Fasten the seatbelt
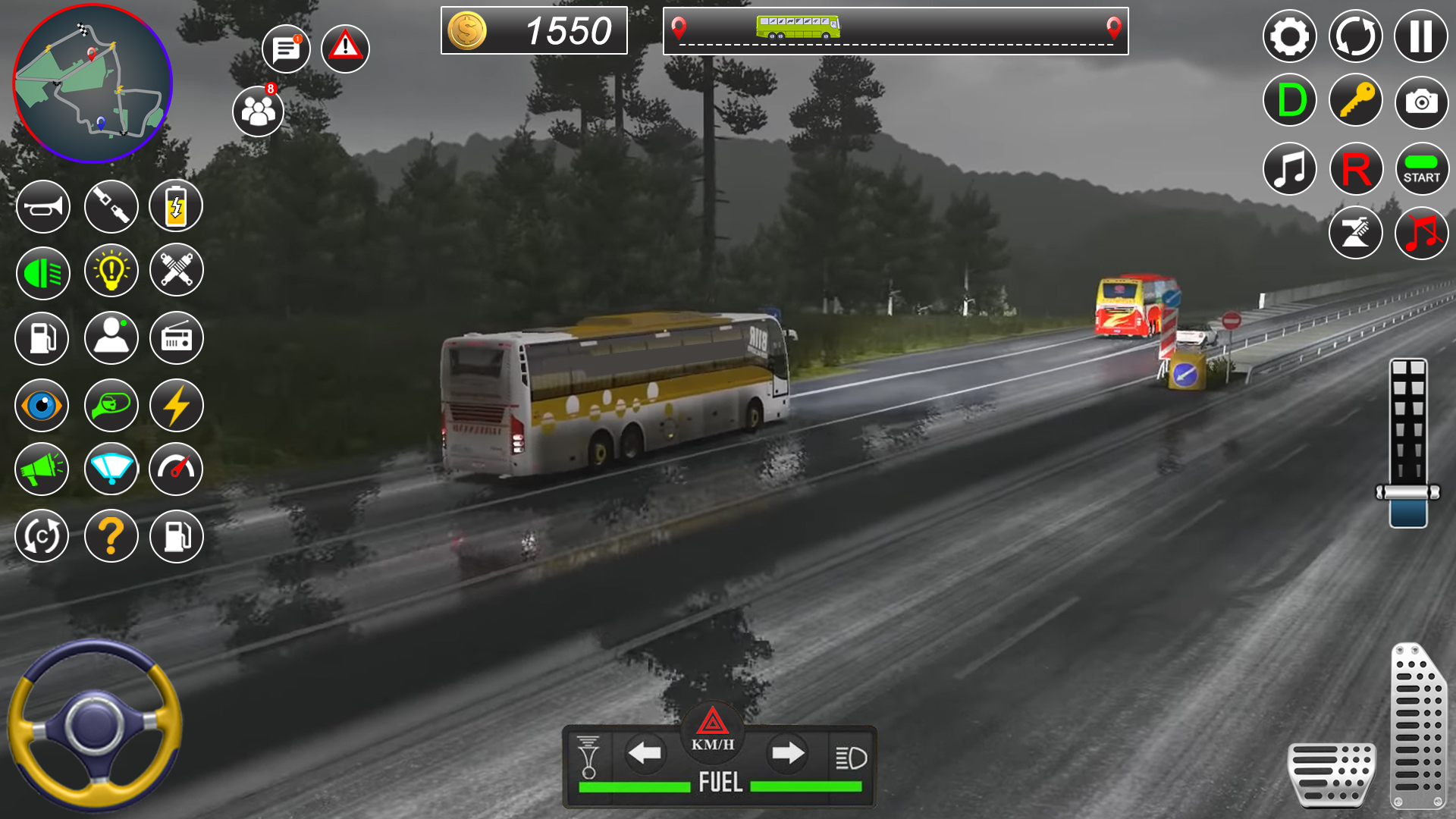Image resolution: width=1456 pixels, height=819 pixels. (111, 206)
